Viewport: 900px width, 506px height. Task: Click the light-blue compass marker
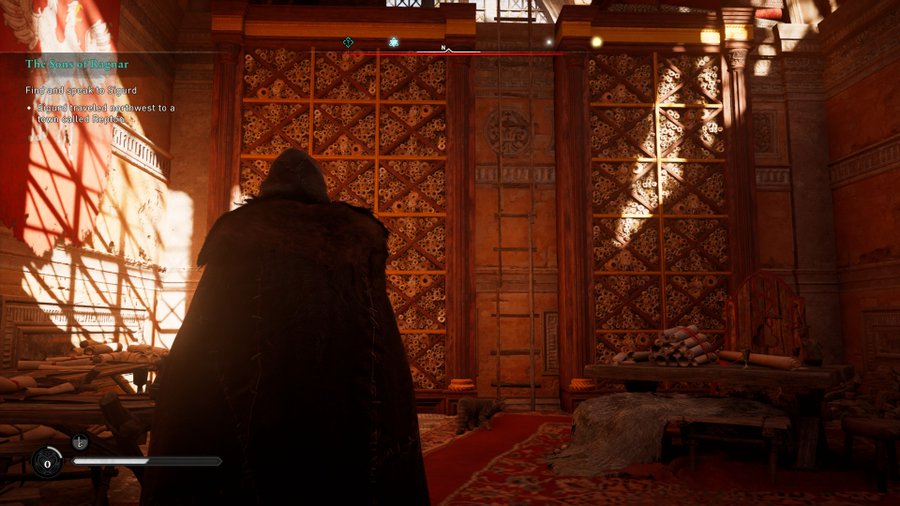(394, 43)
